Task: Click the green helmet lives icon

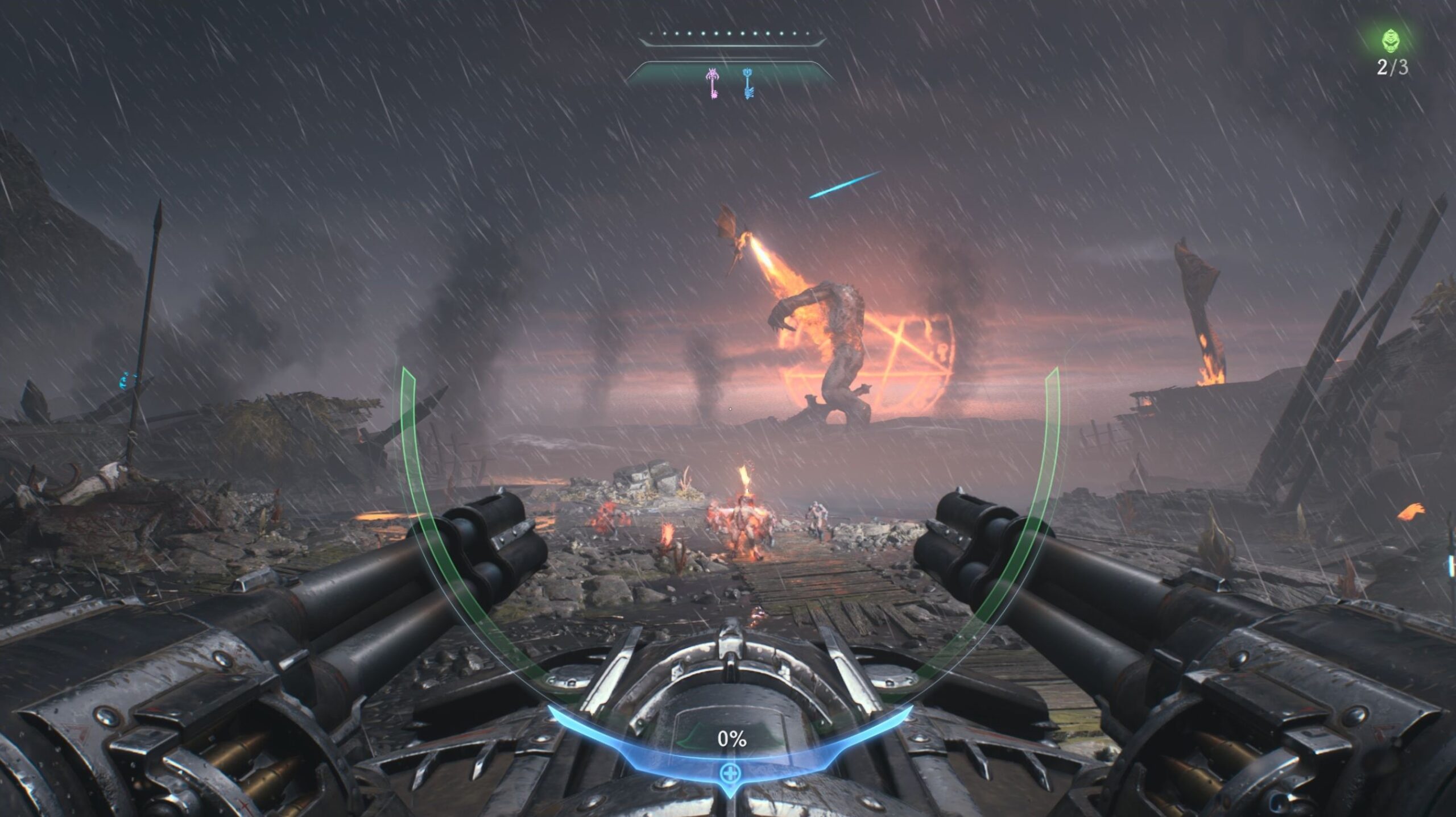Action: click(x=1391, y=41)
